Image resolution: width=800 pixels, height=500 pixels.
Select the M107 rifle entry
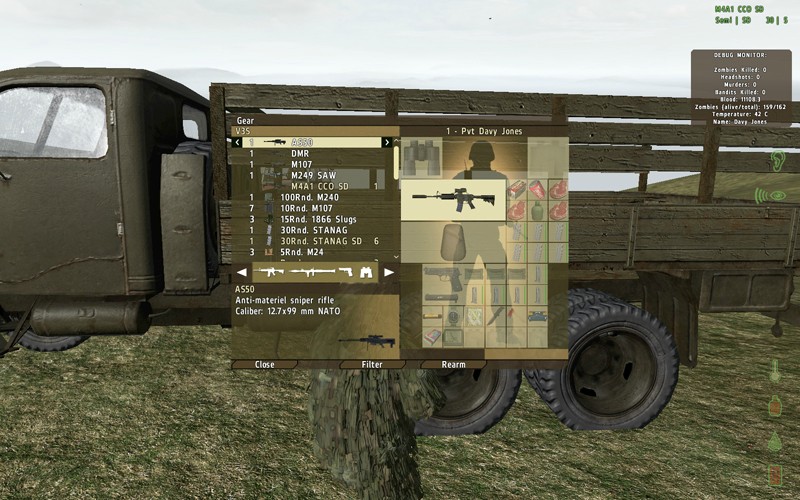click(302, 164)
